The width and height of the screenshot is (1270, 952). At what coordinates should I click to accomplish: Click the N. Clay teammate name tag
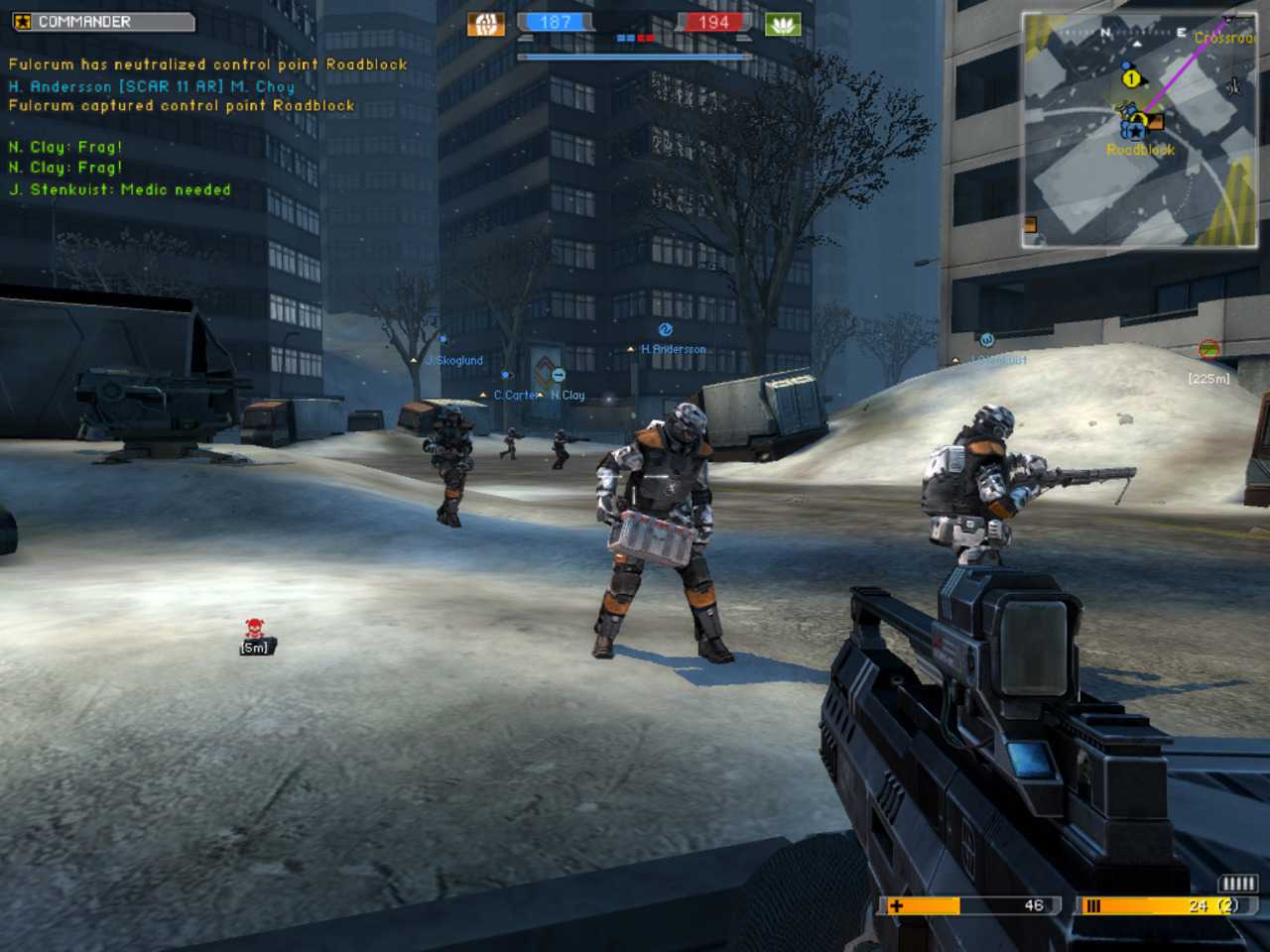pyautogui.click(x=569, y=395)
